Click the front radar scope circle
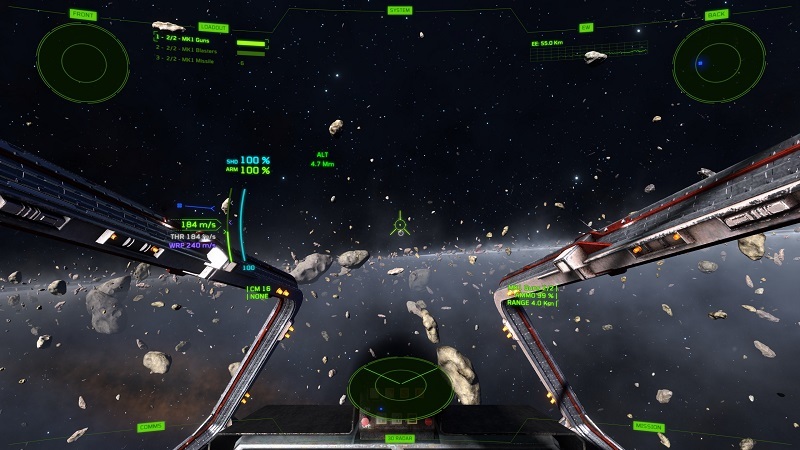800x450 pixels. point(83,62)
